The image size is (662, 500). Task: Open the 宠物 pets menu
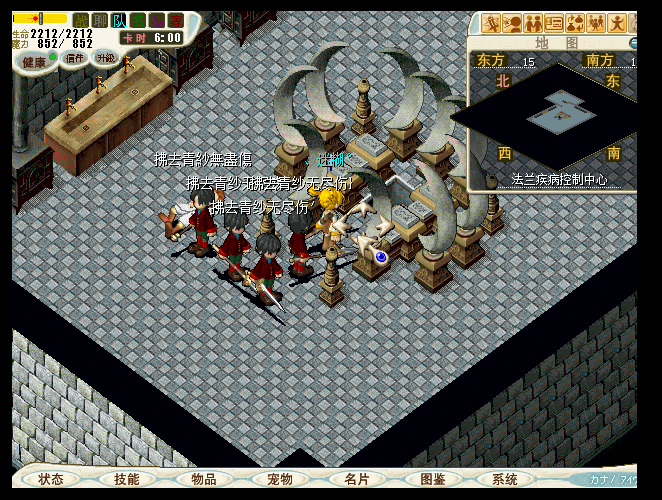tap(280, 479)
